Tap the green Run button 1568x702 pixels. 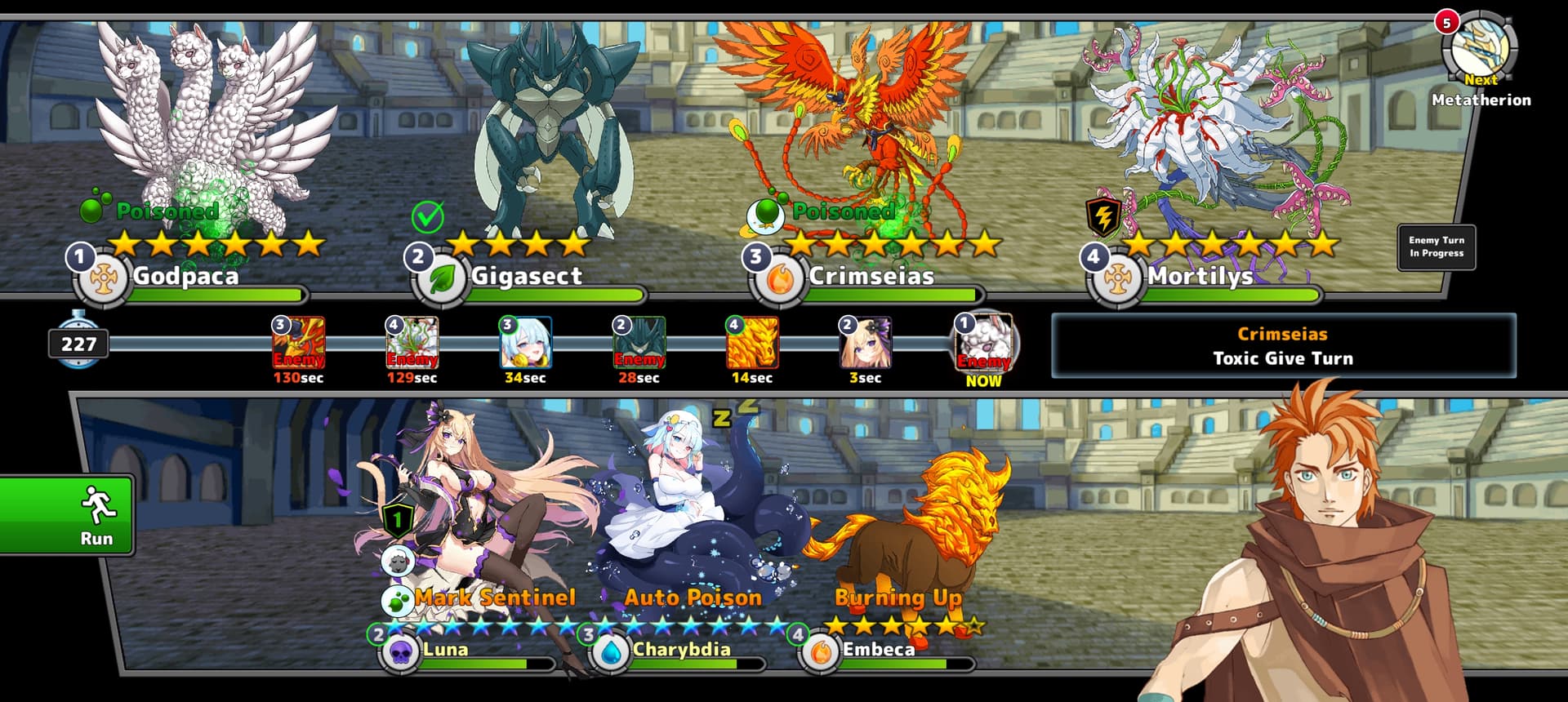click(x=67, y=515)
